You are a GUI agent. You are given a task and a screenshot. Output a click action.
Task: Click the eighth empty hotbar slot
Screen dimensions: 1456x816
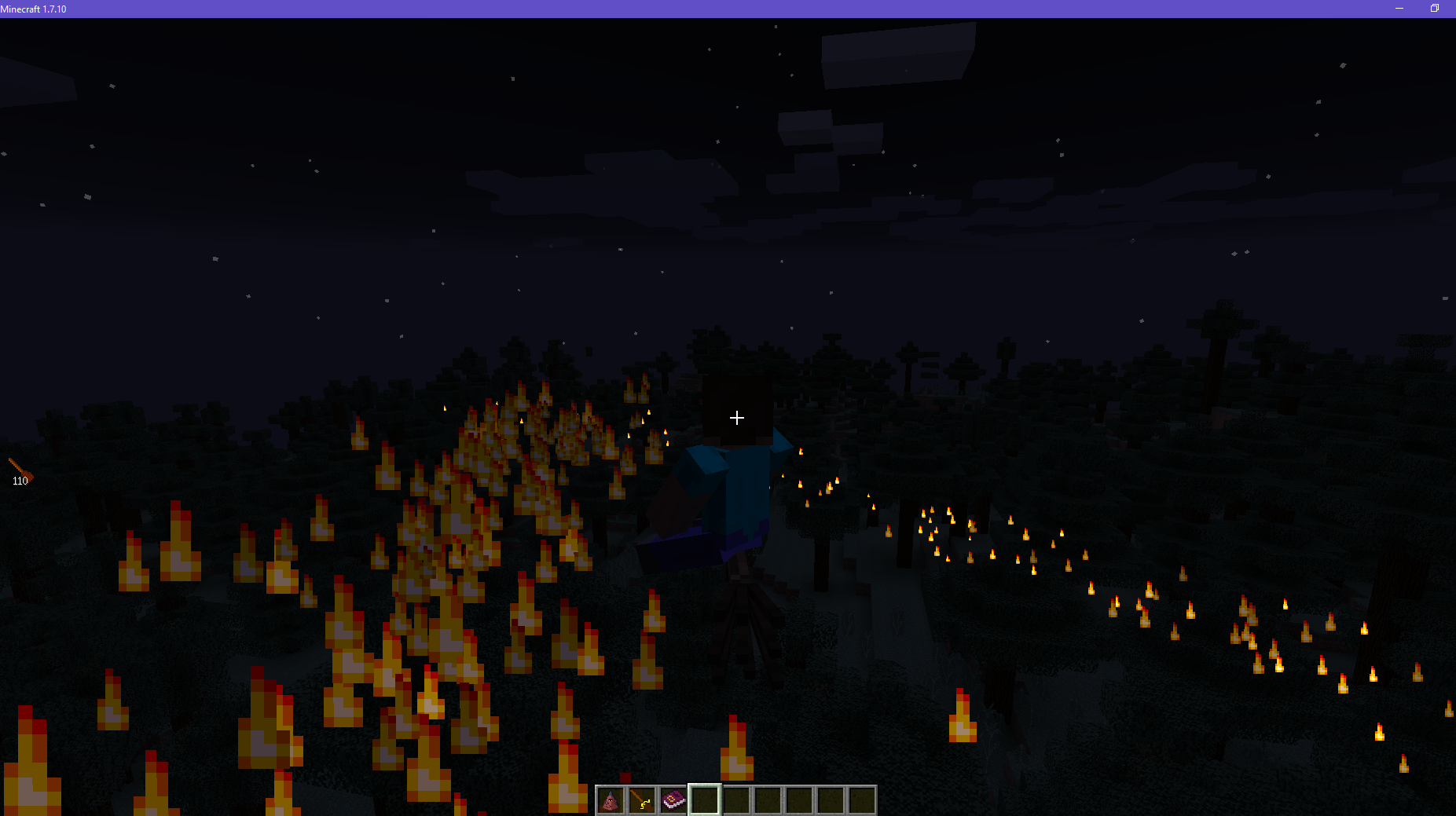[831, 799]
